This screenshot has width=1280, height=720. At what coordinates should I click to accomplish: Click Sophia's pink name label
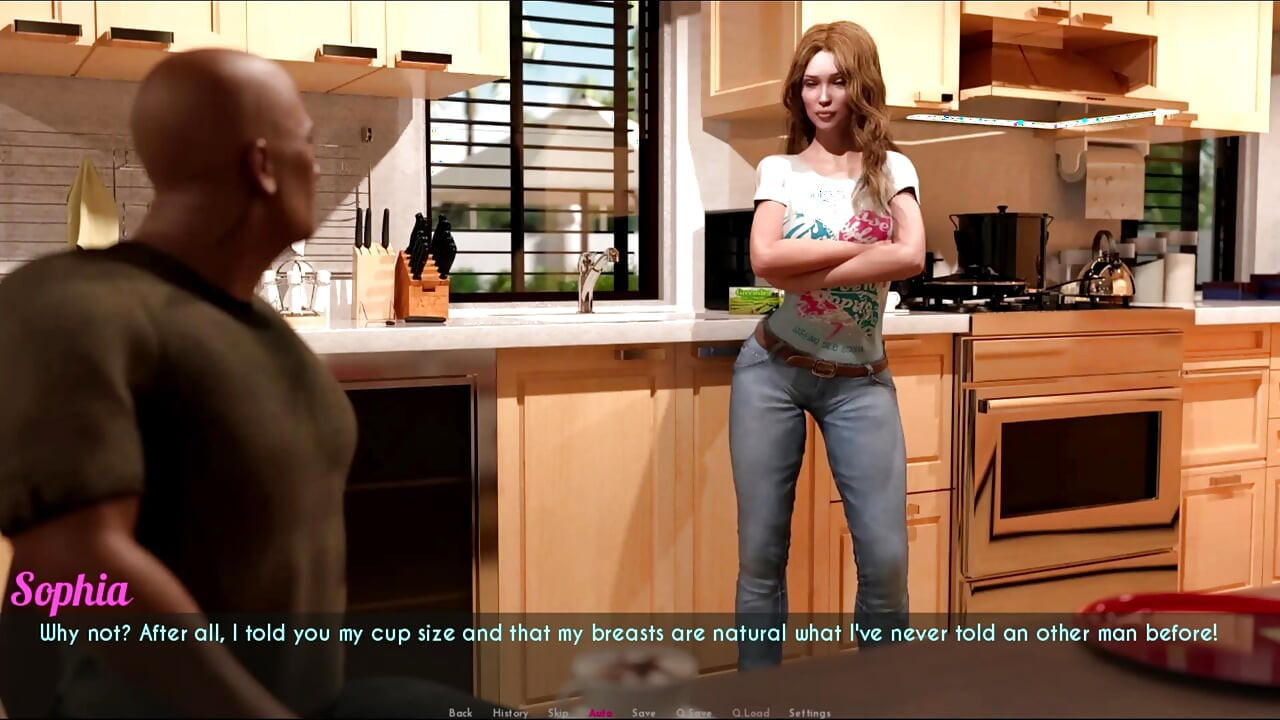(72, 590)
